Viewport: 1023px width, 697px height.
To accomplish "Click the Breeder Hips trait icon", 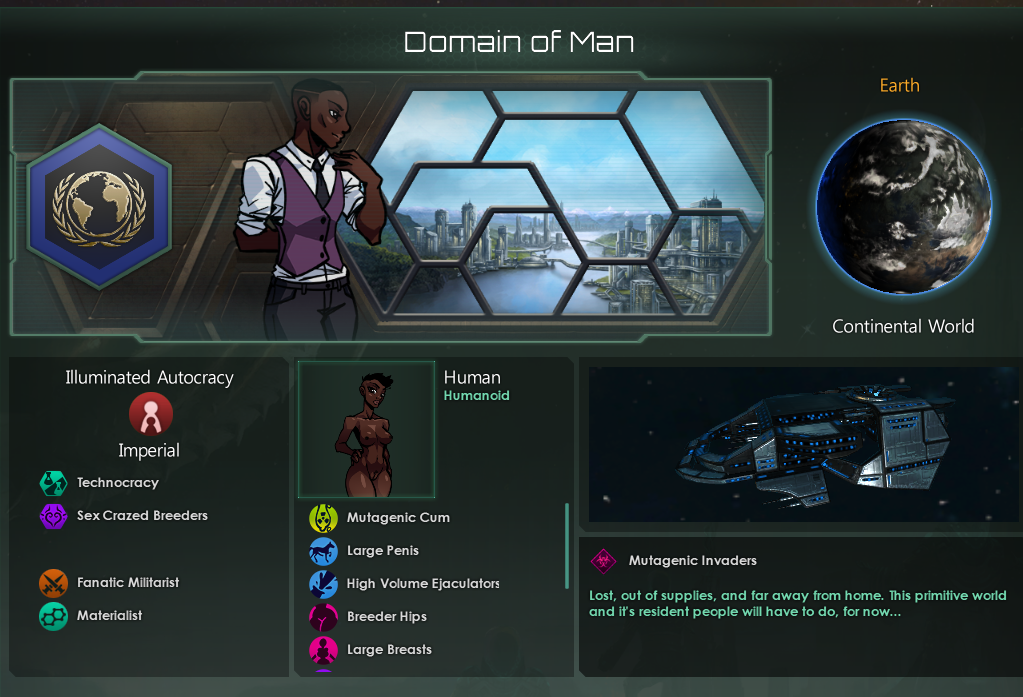I will pyautogui.click(x=323, y=617).
